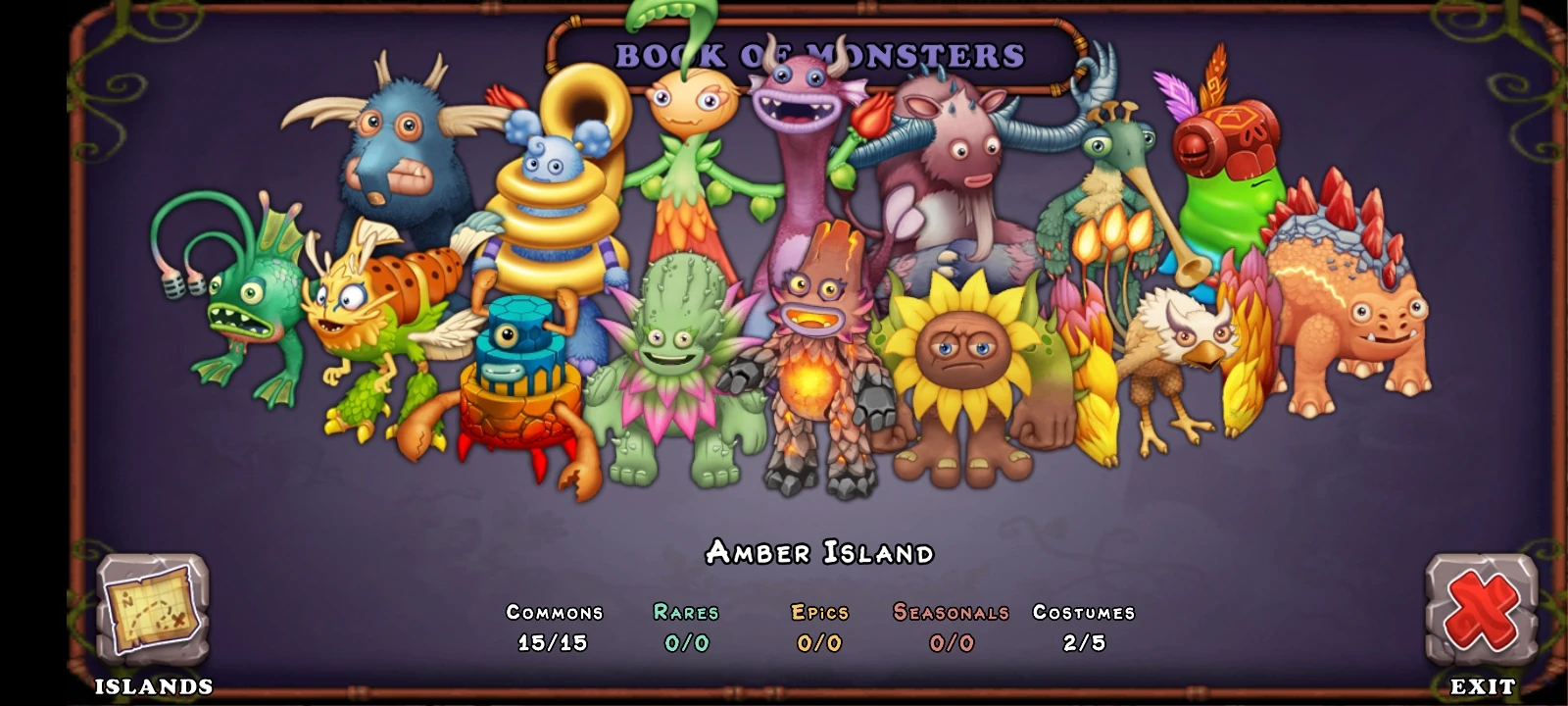This screenshot has width=1568, height=706.
Task: Select the Rares category
Action: 687,628
